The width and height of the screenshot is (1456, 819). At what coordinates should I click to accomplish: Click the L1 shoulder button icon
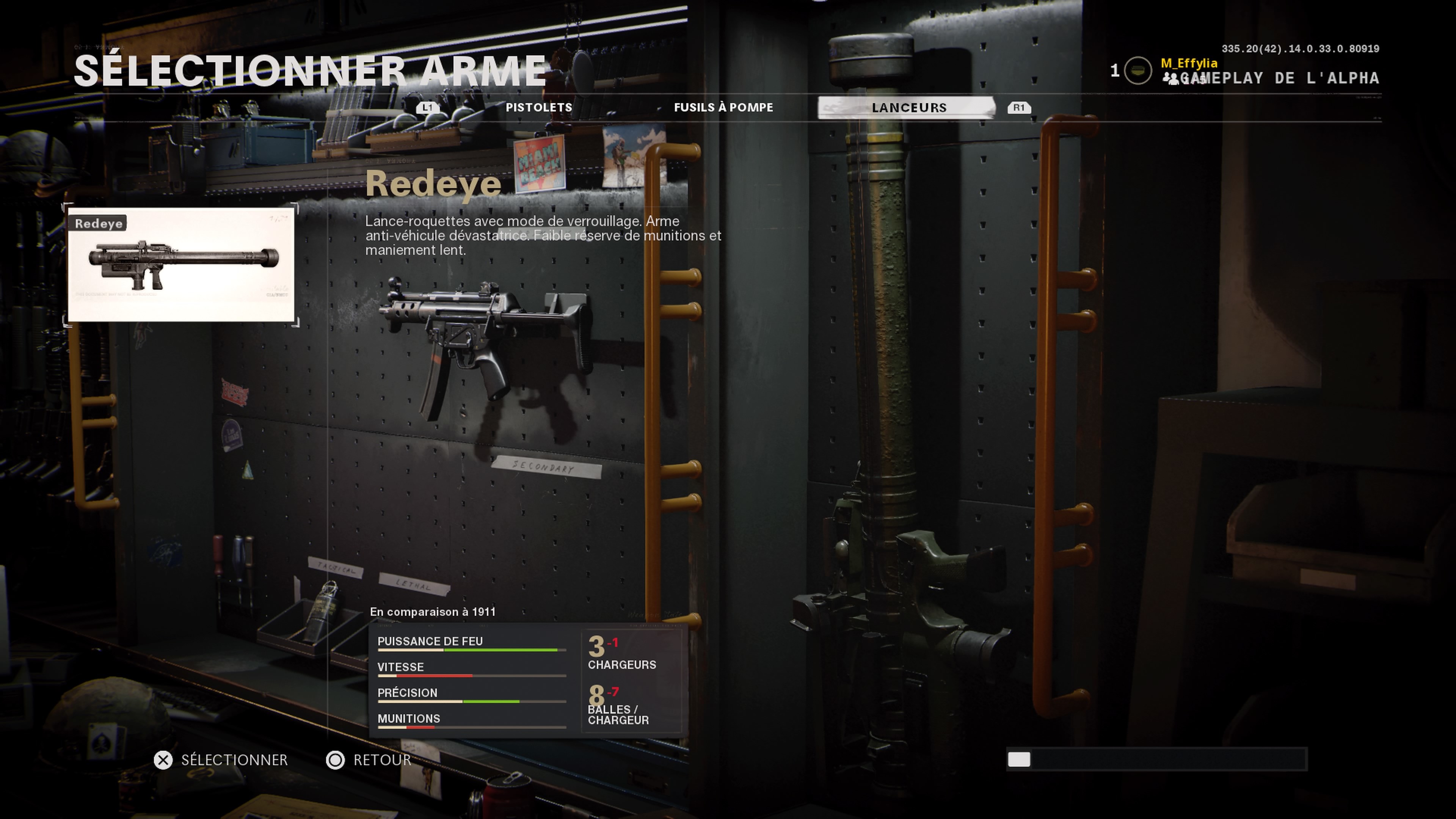coord(428,107)
